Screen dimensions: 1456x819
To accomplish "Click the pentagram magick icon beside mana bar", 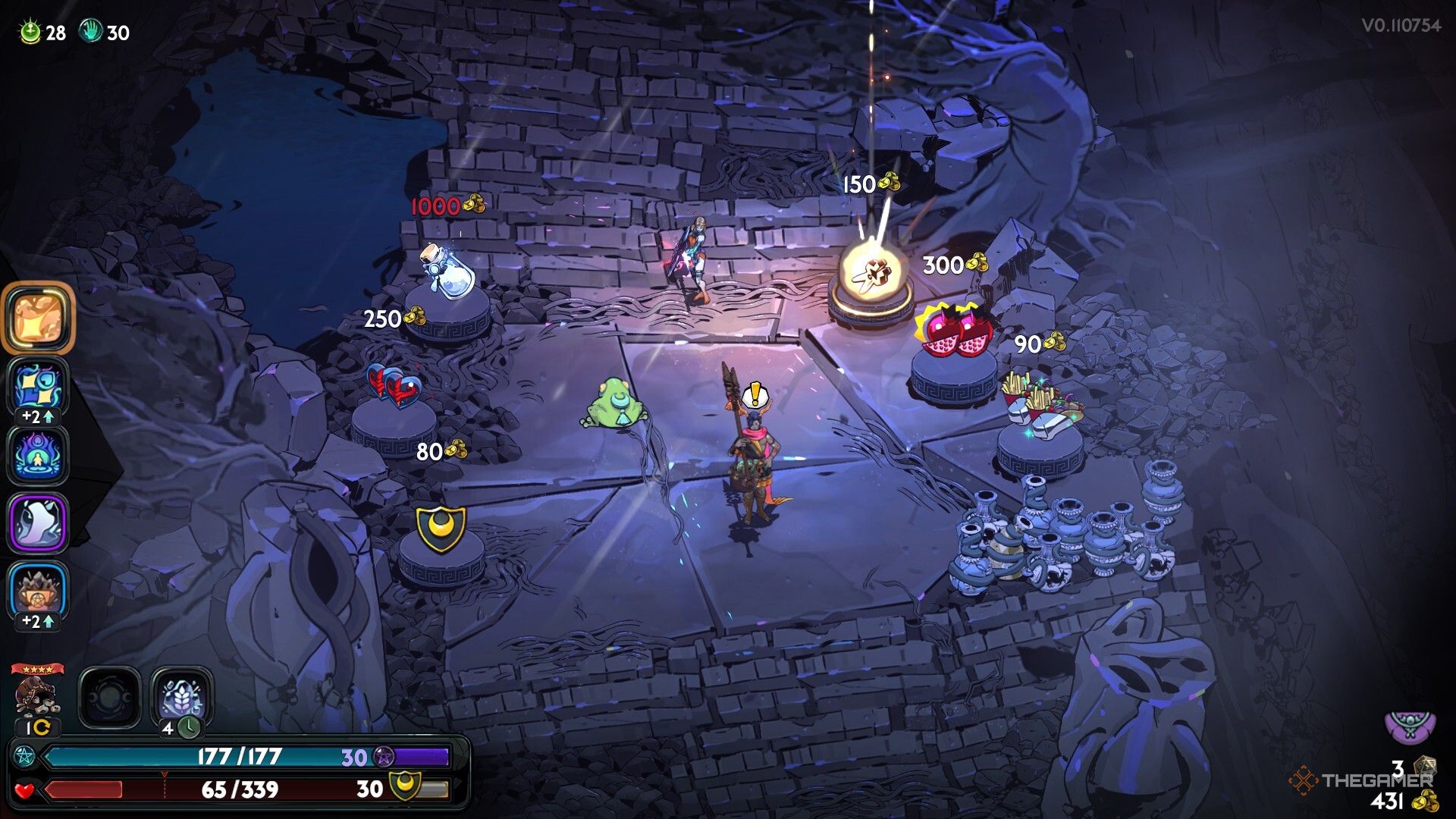I will 24,756.
